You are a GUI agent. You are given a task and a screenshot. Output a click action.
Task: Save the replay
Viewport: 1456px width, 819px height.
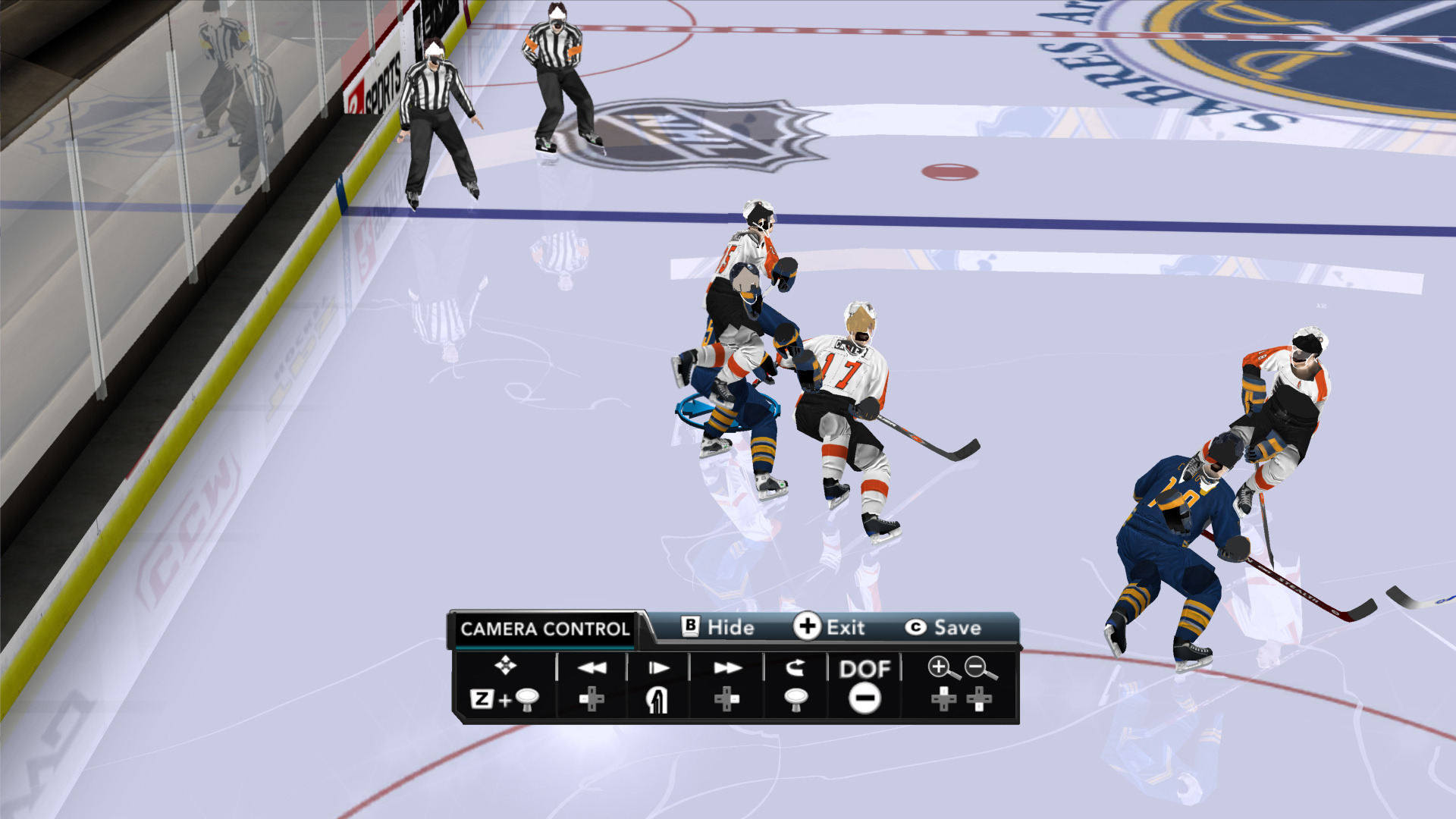[943, 628]
